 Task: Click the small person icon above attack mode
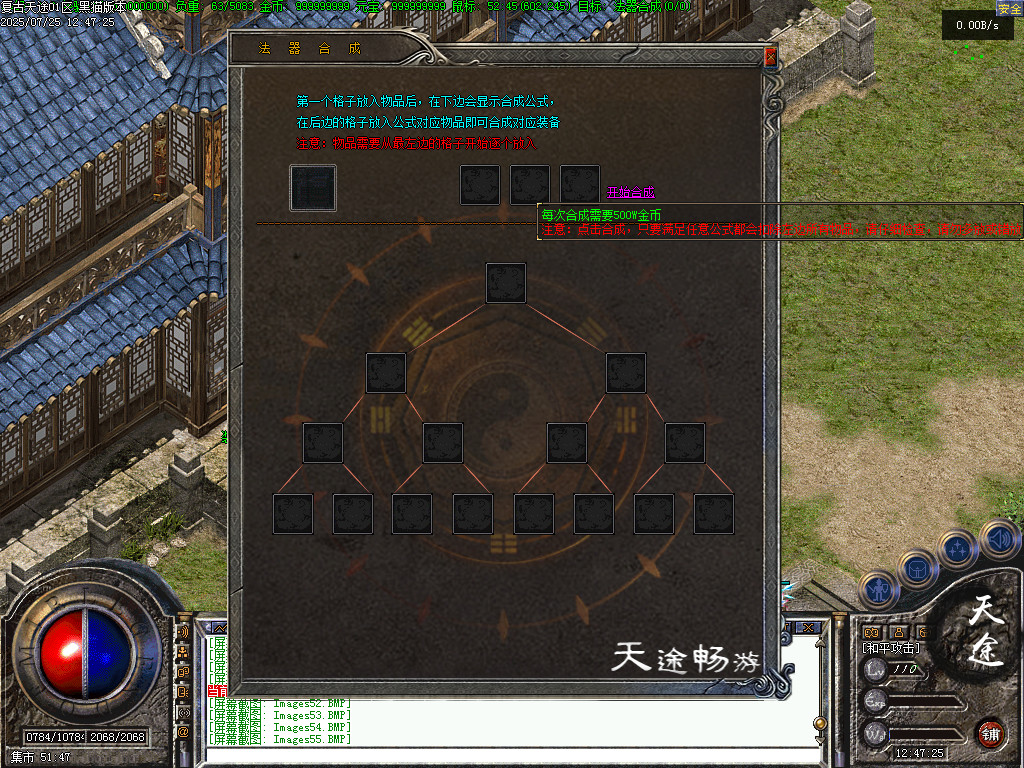coord(897,632)
